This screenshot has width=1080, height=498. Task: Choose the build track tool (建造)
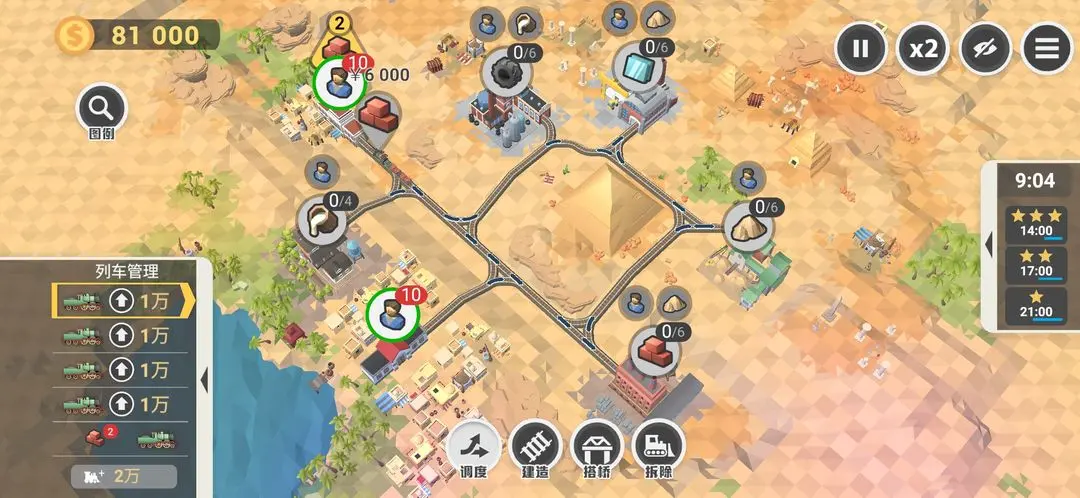[535, 446]
